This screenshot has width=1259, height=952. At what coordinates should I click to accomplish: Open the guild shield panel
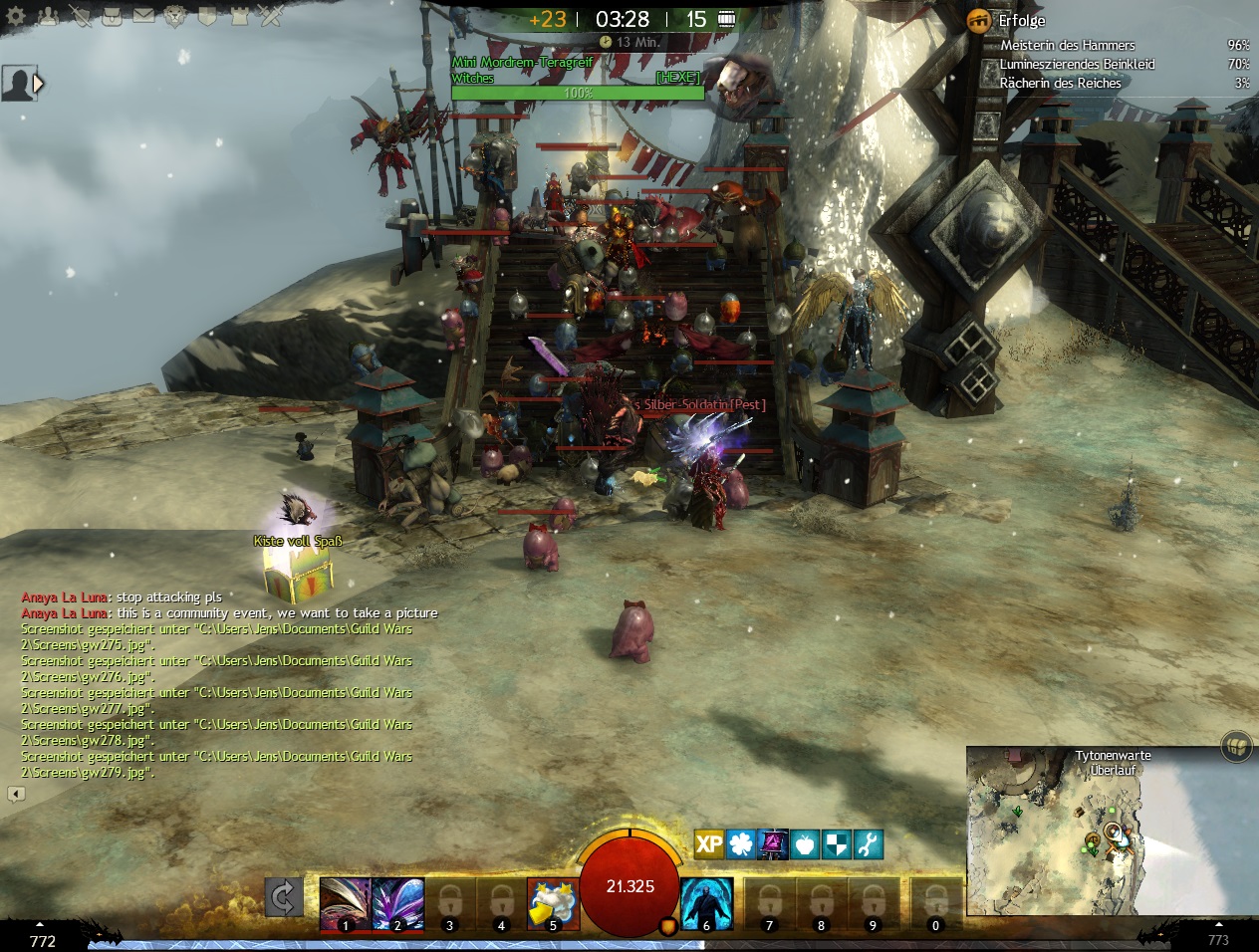point(206,16)
